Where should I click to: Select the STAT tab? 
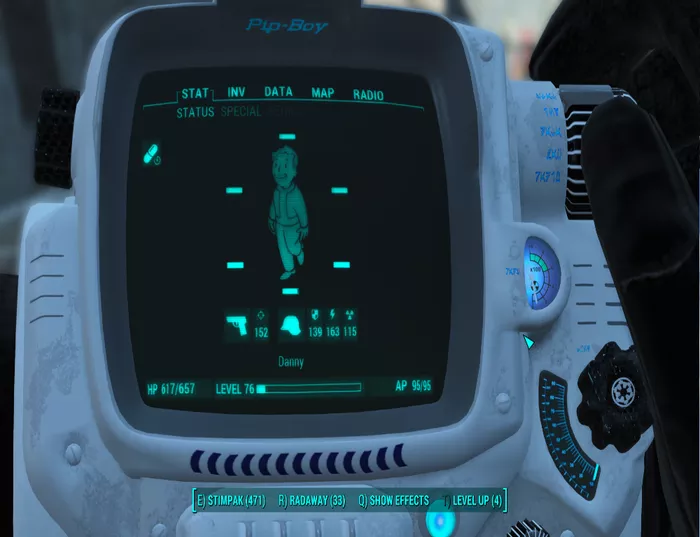click(x=195, y=94)
